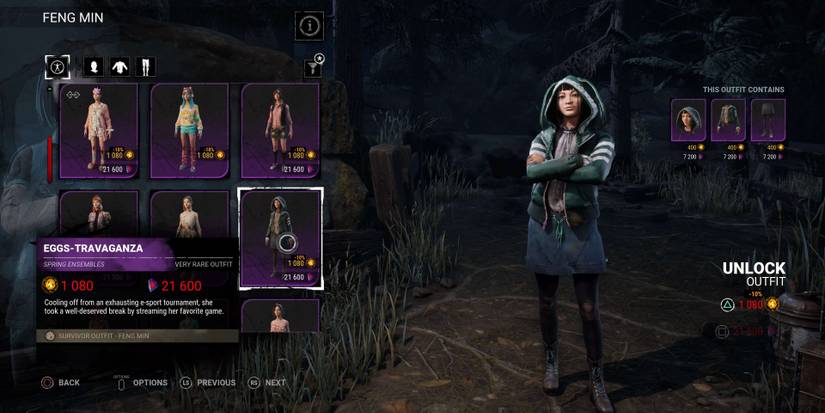
Task: Switch to the full outfits tab
Action: [57, 67]
